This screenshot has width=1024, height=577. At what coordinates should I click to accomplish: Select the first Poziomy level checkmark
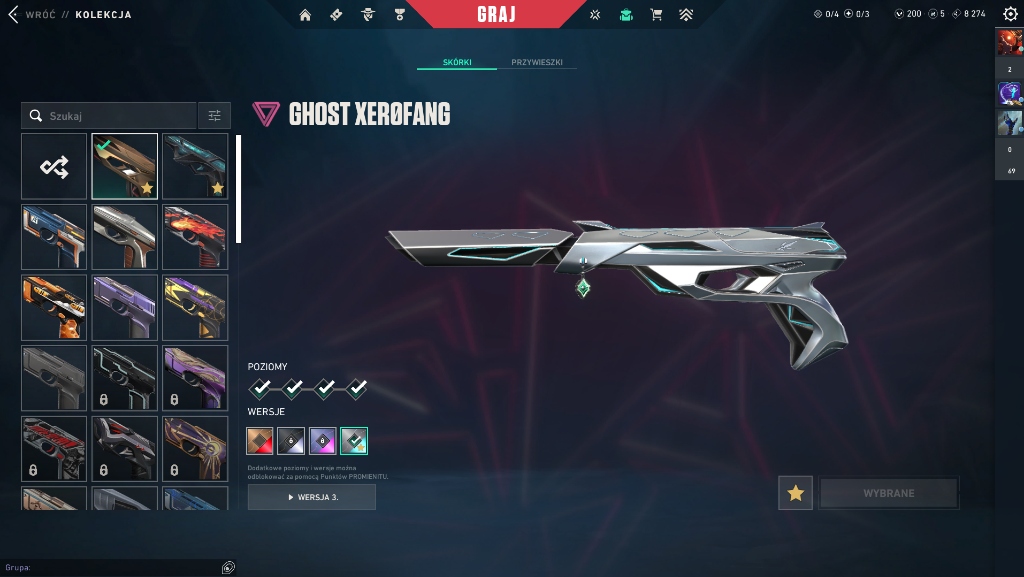coord(260,388)
